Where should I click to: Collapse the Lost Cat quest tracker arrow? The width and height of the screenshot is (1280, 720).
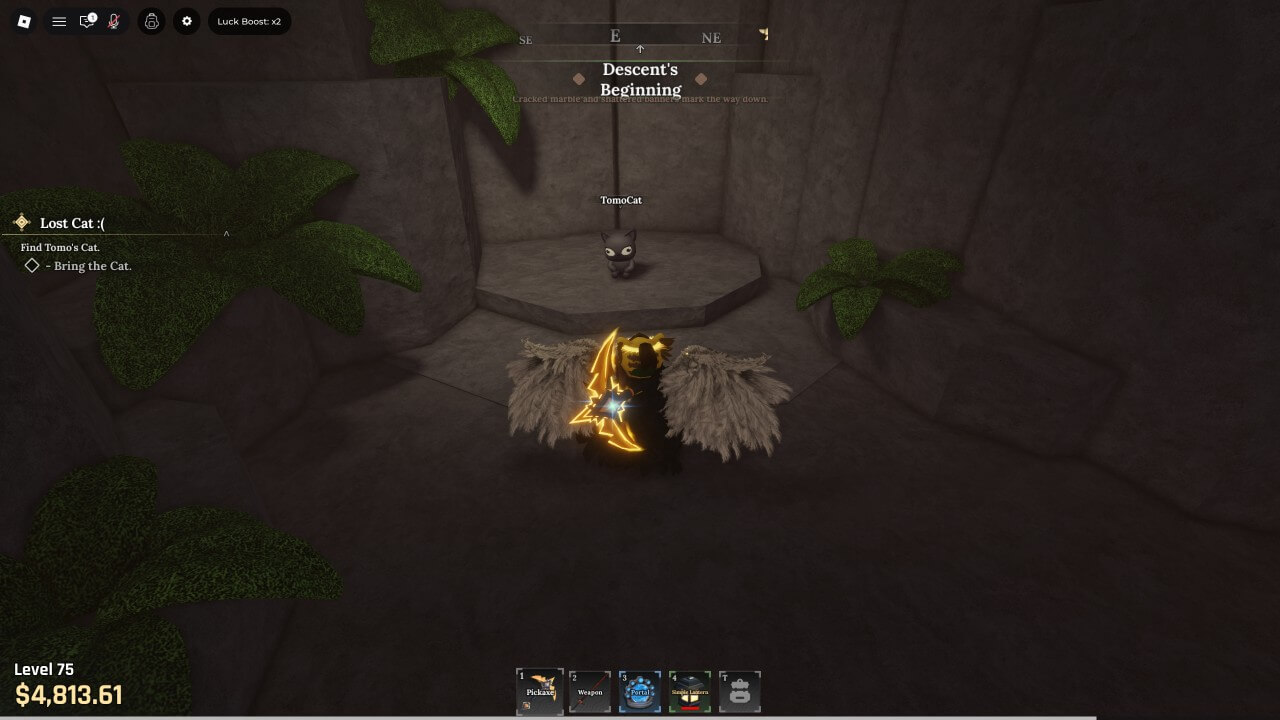[226, 235]
